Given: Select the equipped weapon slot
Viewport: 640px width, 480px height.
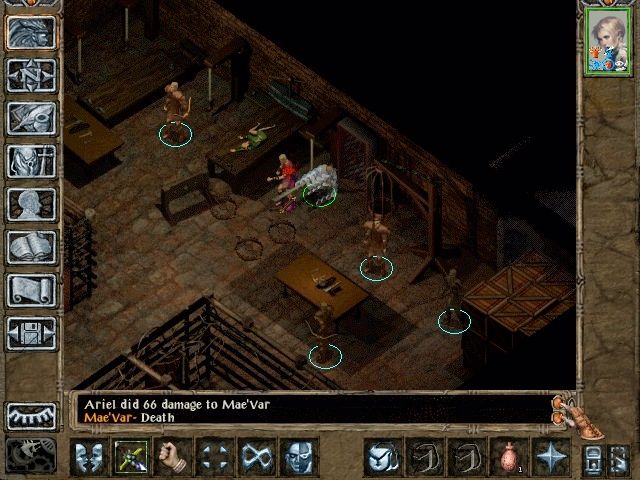Looking at the screenshot, I should [130, 457].
